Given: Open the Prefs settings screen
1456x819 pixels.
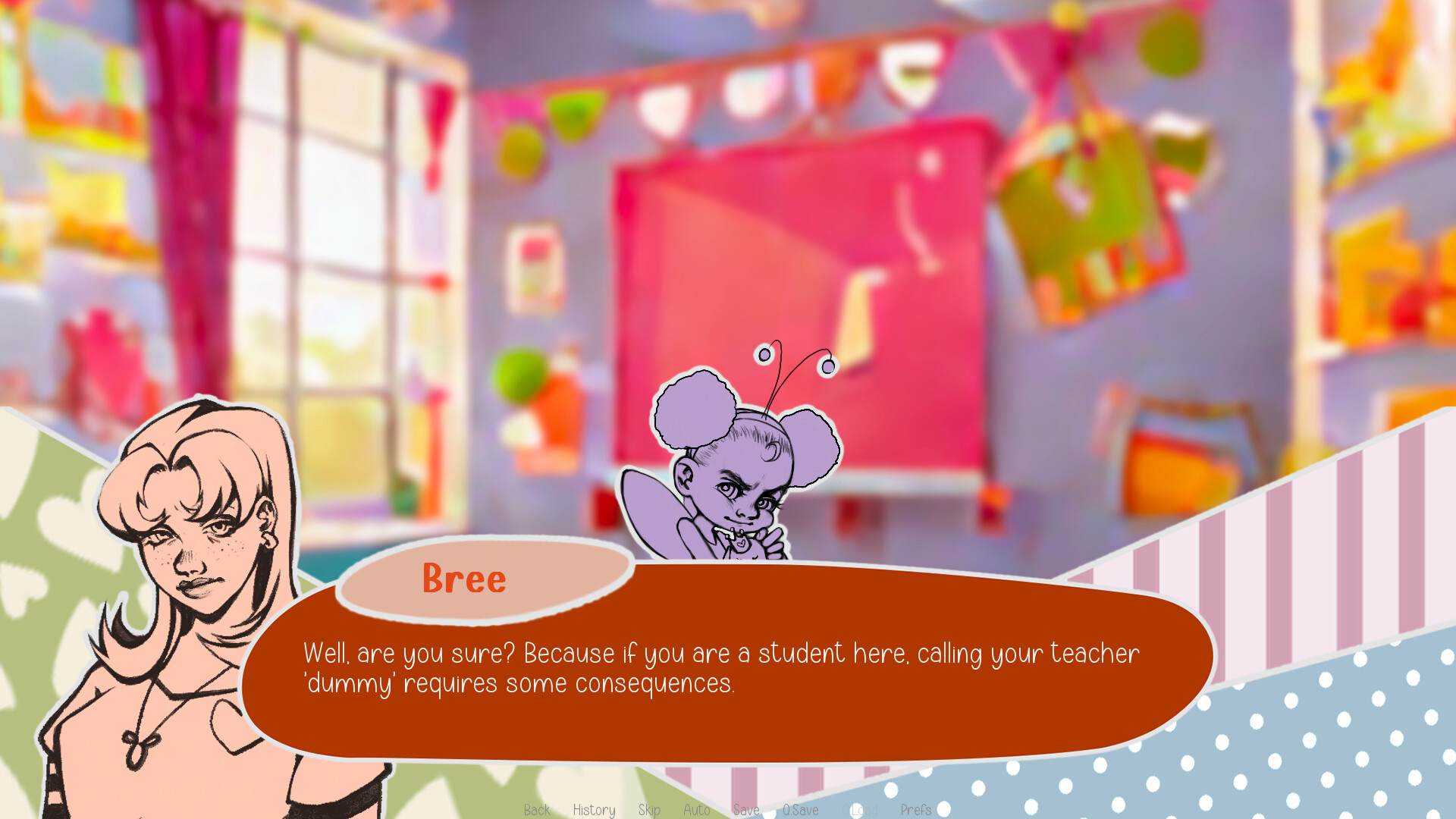Looking at the screenshot, I should point(917,810).
